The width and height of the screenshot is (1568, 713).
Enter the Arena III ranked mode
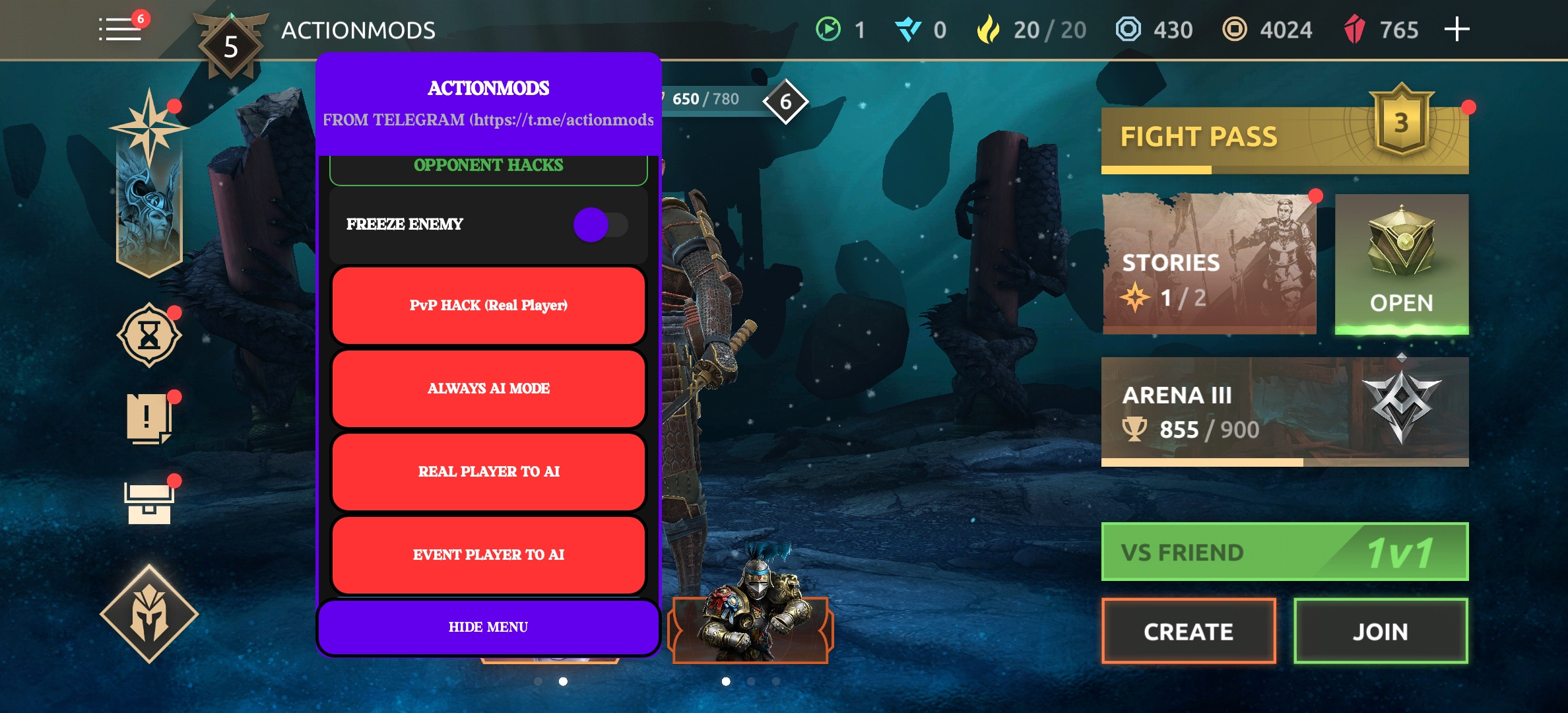pyautogui.click(x=1284, y=412)
